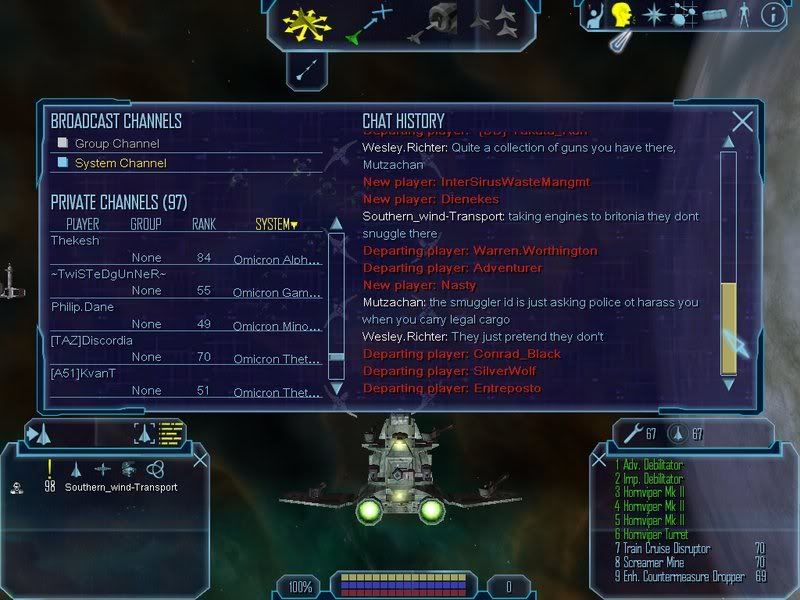Choose player Thekesh for private chat
This screenshot has height=600, width=800.
point(76,241)
